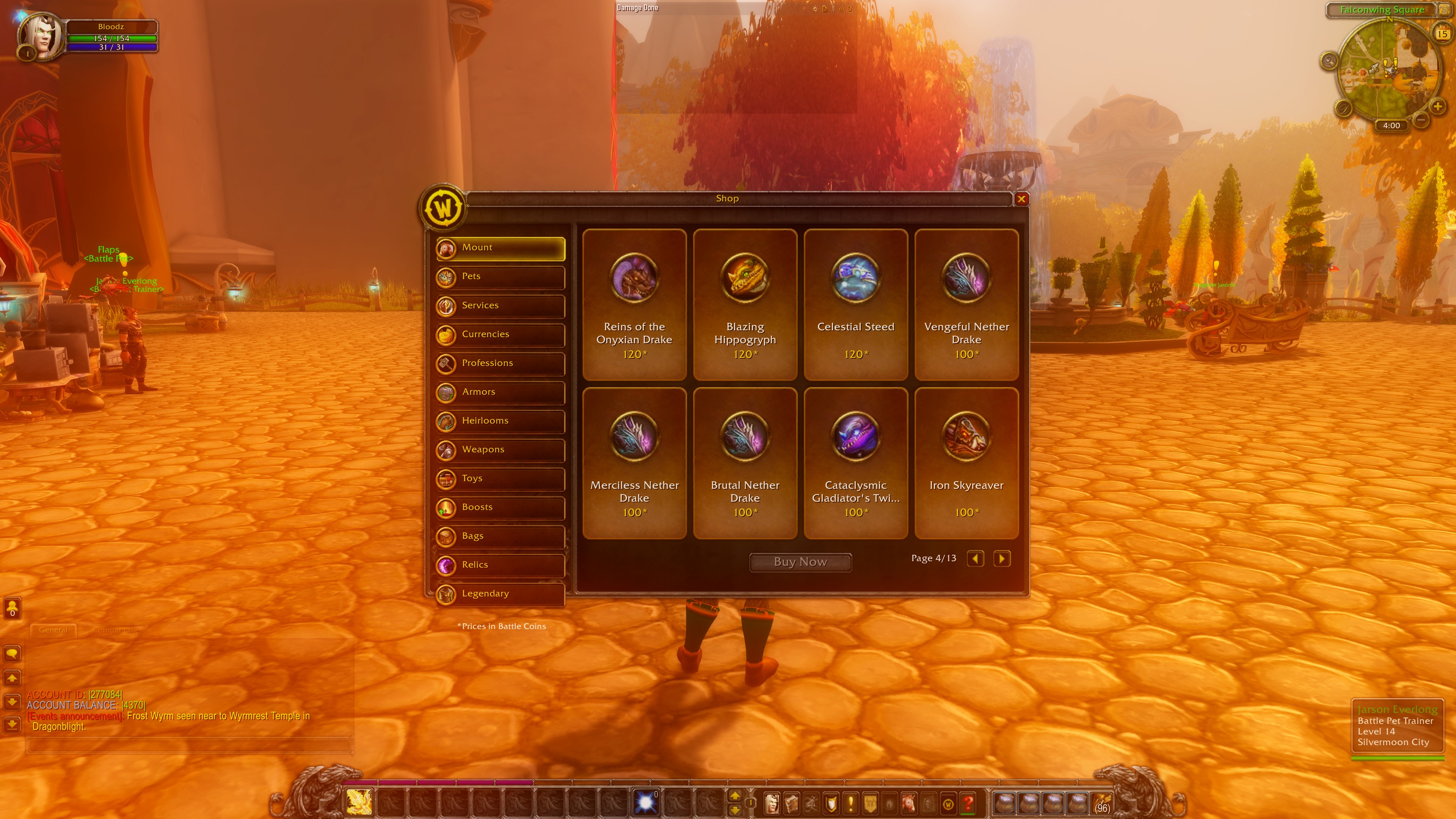Open the Heirlooms category
Viewport: 1456px width, 819px height.
[x=500, y=421]
